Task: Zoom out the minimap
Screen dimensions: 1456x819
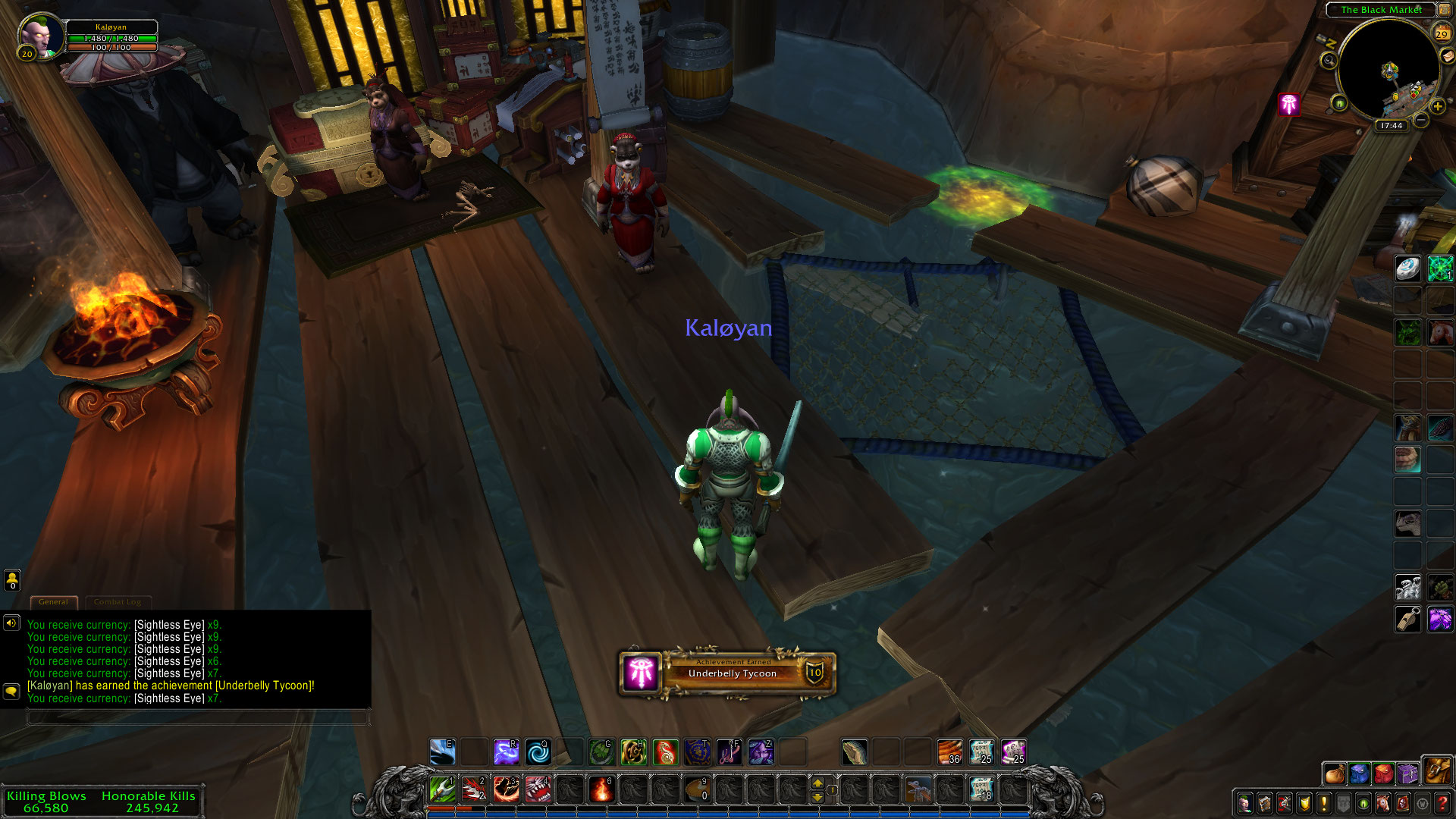Action: [1421, 120]
